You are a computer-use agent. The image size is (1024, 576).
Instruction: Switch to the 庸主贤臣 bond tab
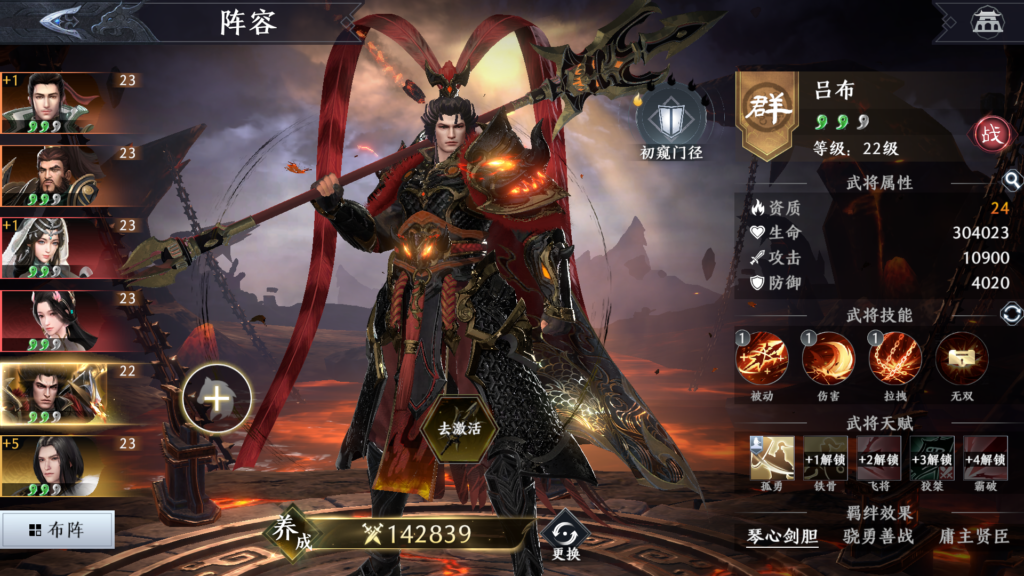[973, 536]
